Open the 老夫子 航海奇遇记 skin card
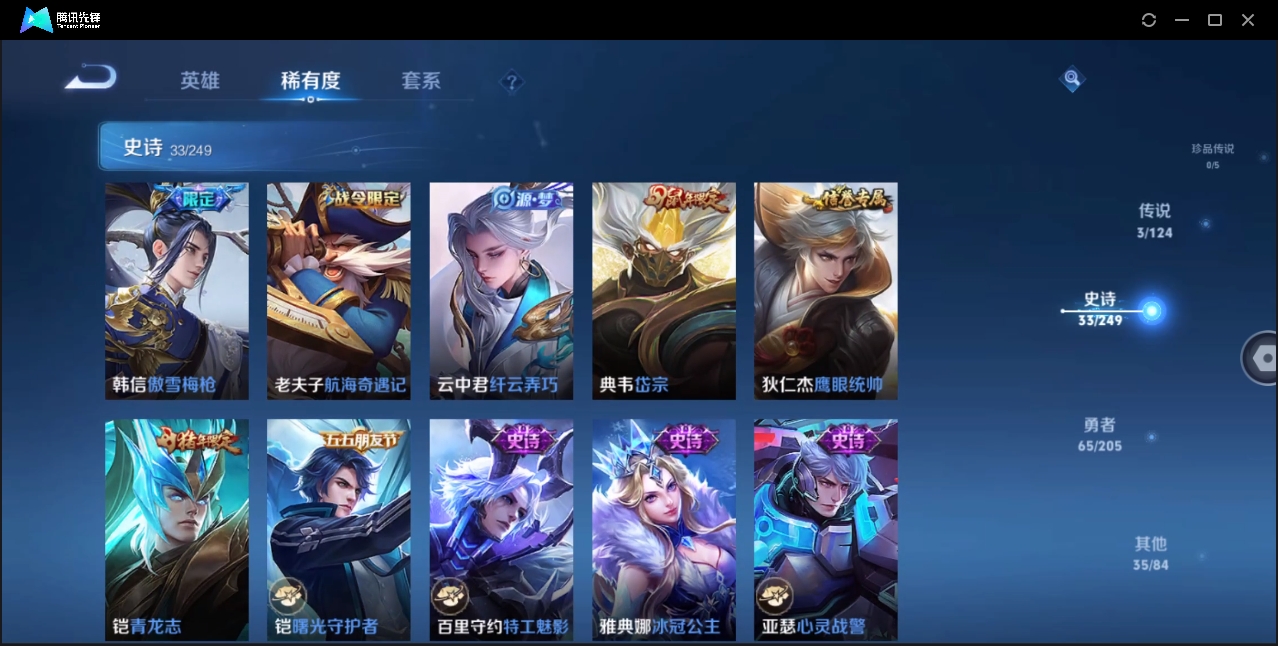The width and height of the screenshot is (1278, 646). tap(339, 290)
